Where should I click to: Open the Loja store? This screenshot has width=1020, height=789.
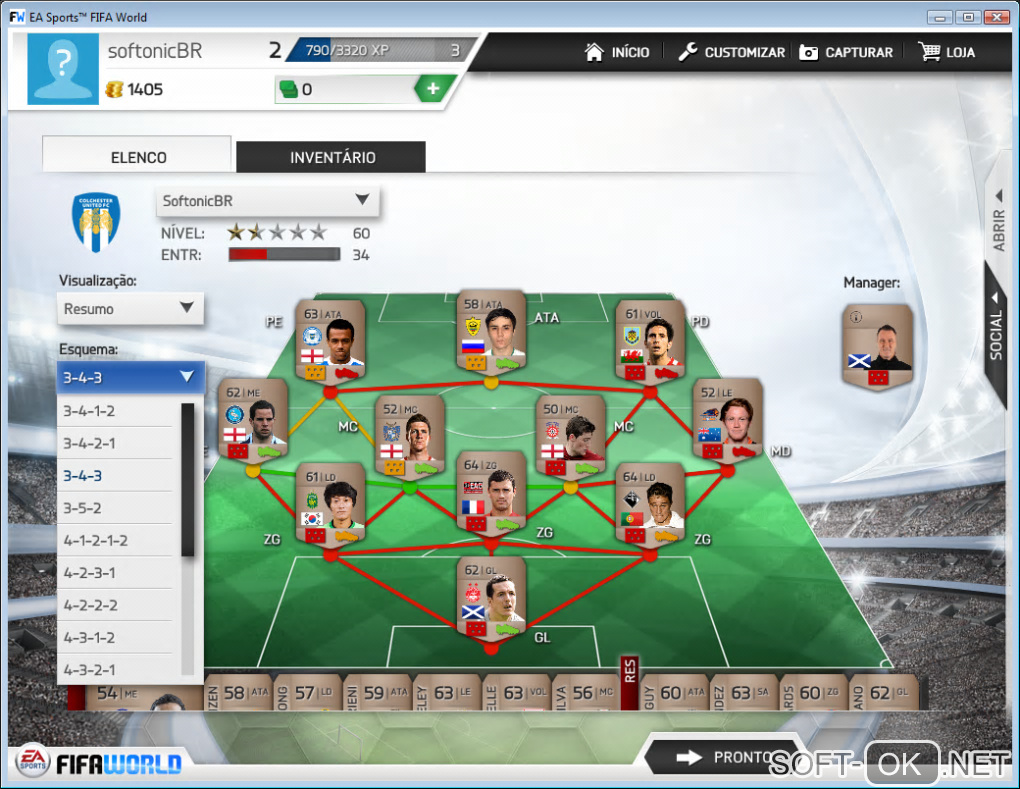[x=946, y=52]
